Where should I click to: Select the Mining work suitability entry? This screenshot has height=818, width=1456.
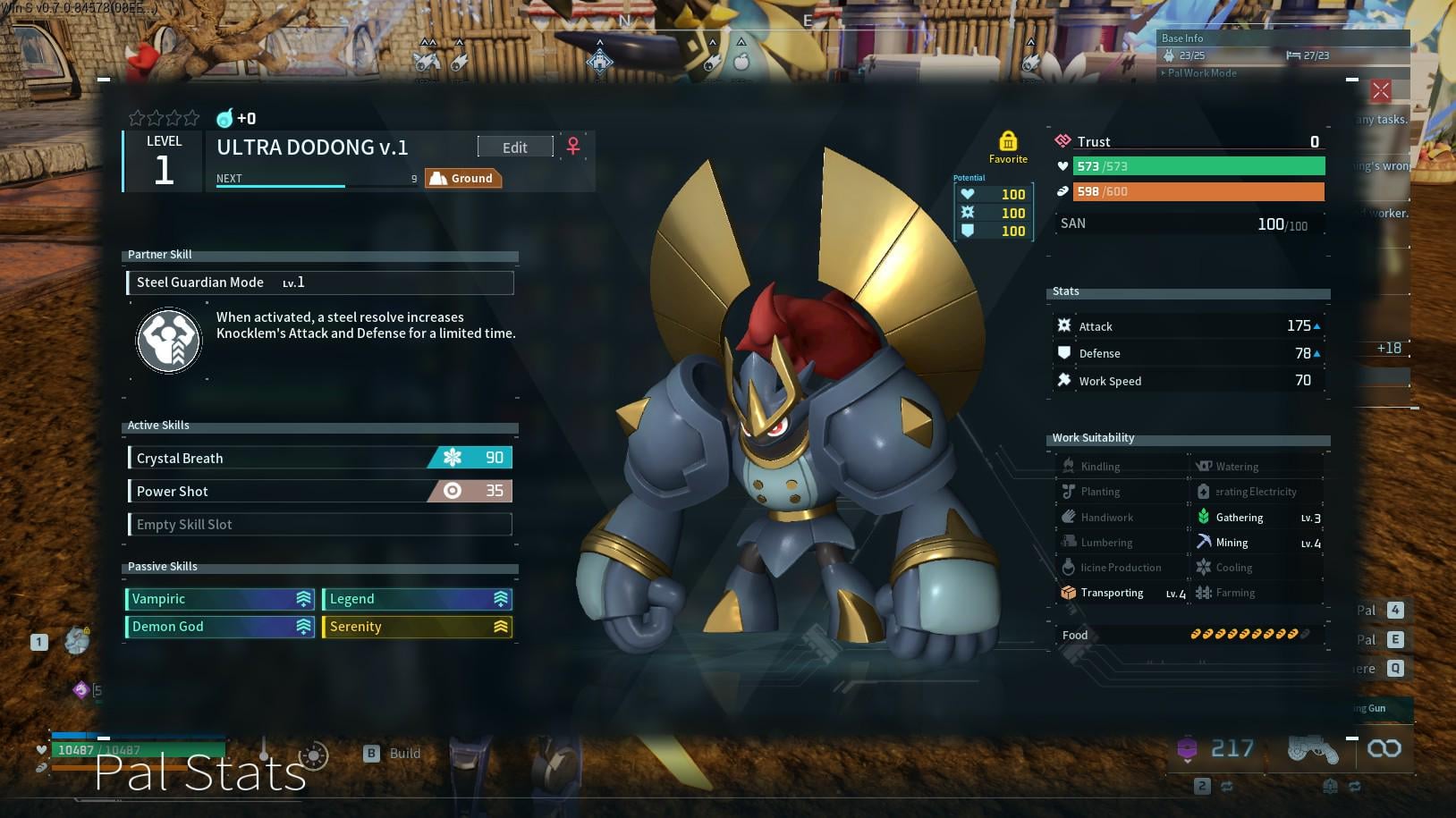(1257, 543)
